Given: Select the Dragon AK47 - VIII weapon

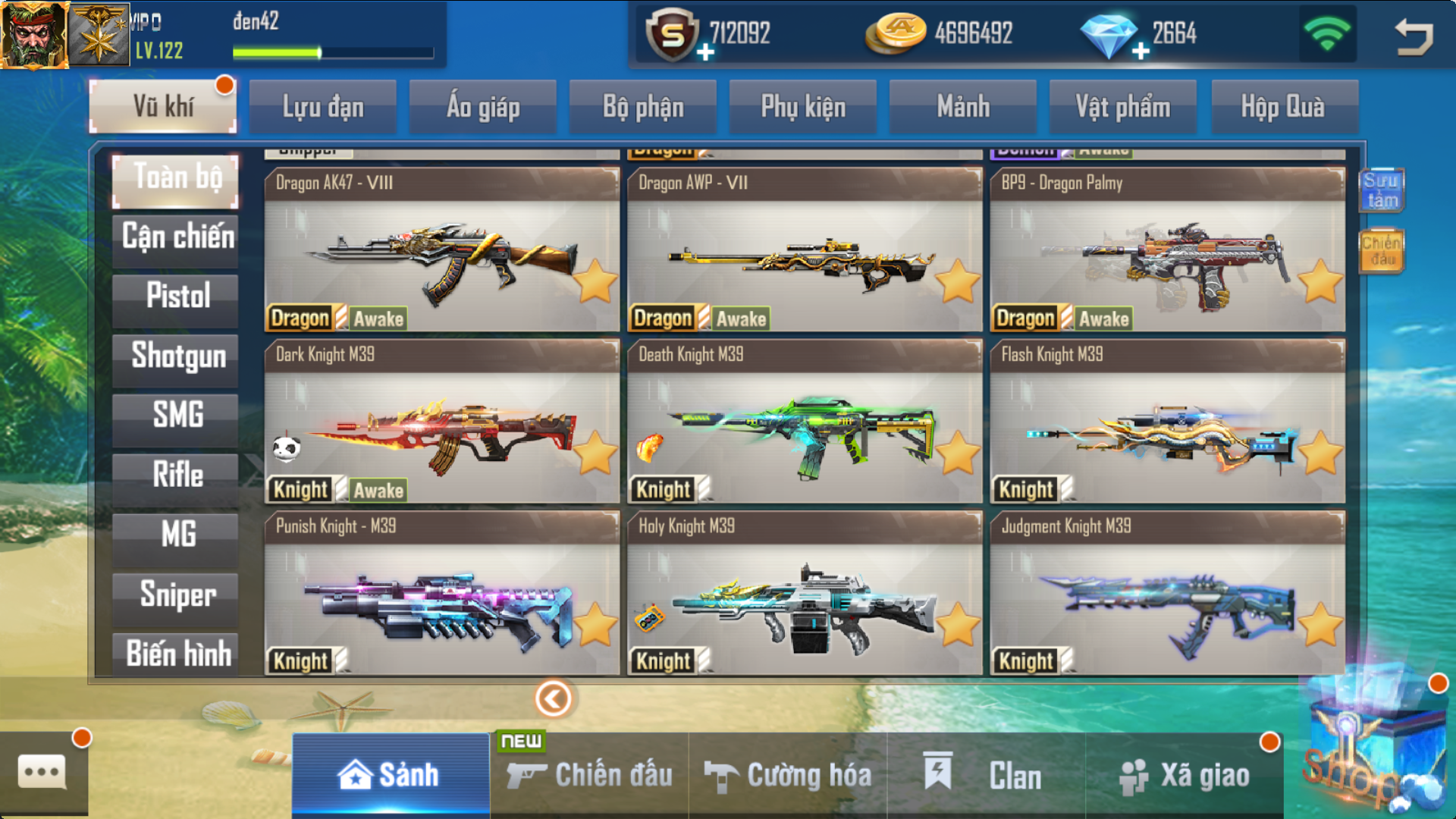Looking at the screenshot, I should click(441, 250).
